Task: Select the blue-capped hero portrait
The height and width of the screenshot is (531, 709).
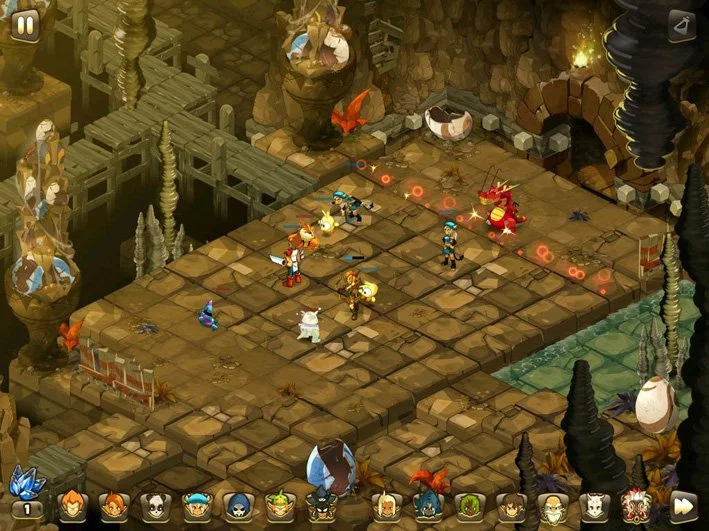Action: (195, 505)
